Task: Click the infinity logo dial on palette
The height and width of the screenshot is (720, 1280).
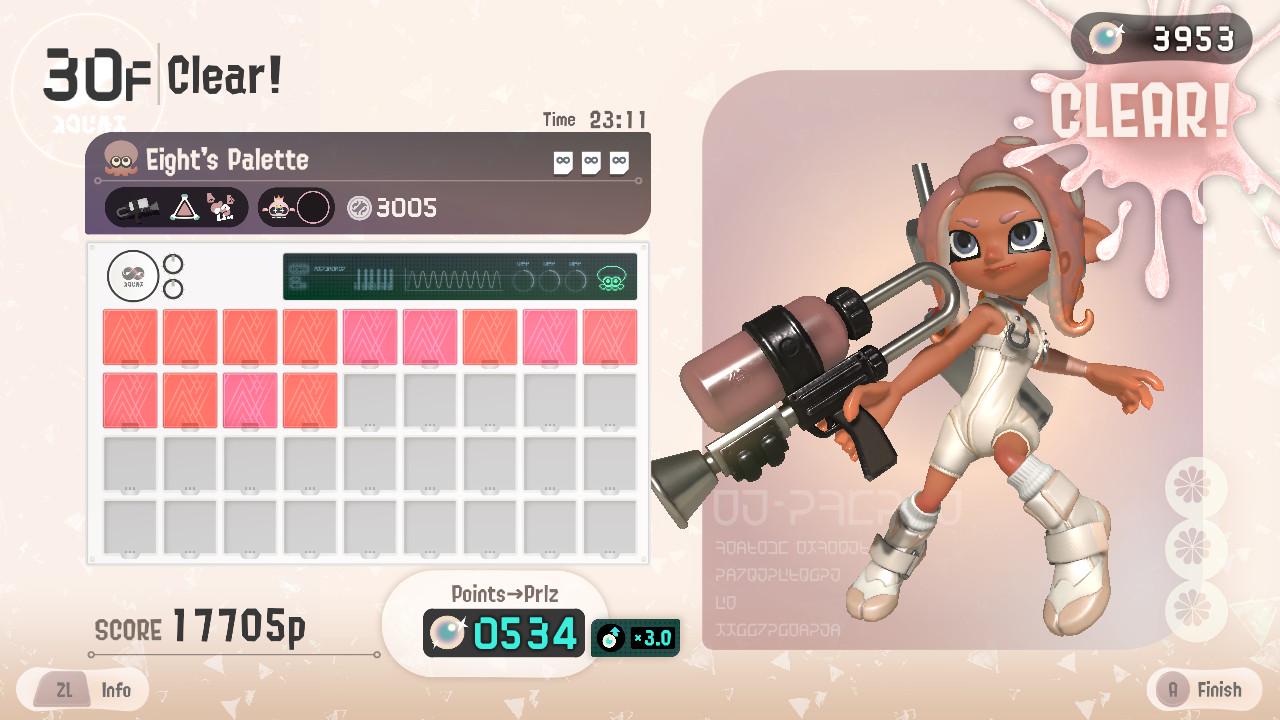Action: 134,277
